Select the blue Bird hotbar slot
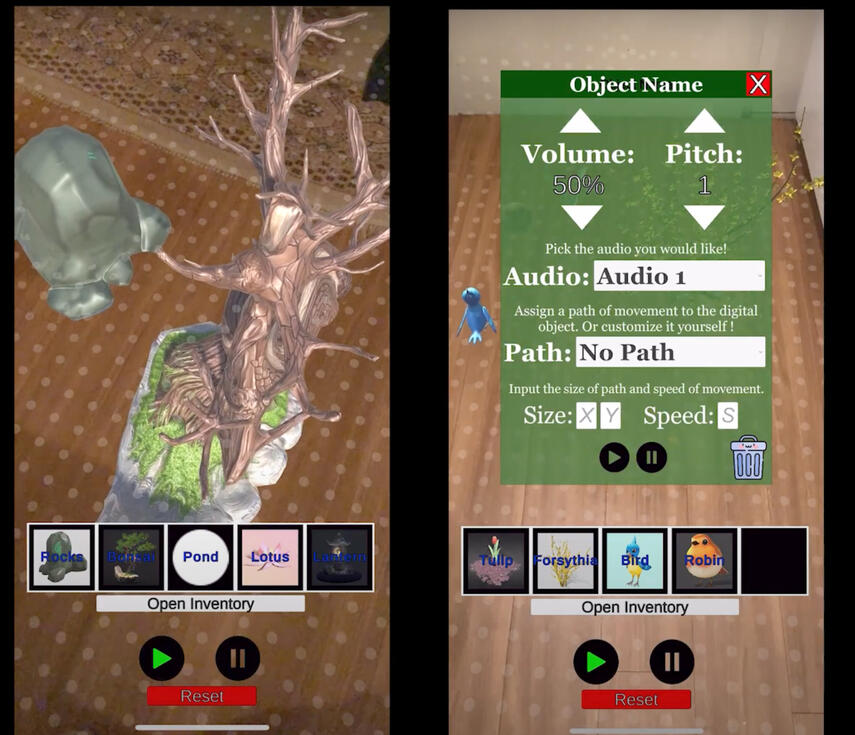 (635, 561)
